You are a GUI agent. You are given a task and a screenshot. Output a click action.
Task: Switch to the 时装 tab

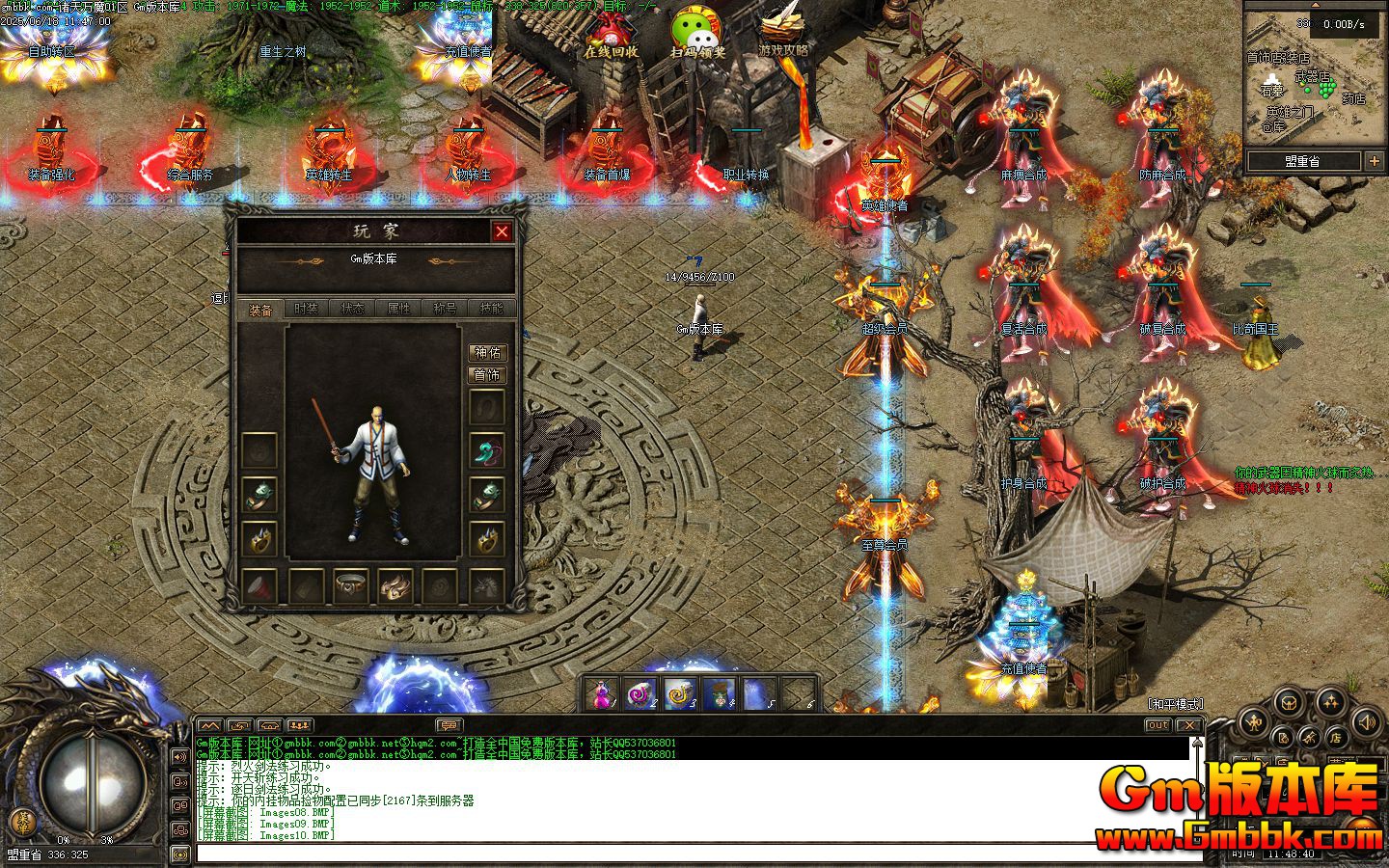point(306,309)
